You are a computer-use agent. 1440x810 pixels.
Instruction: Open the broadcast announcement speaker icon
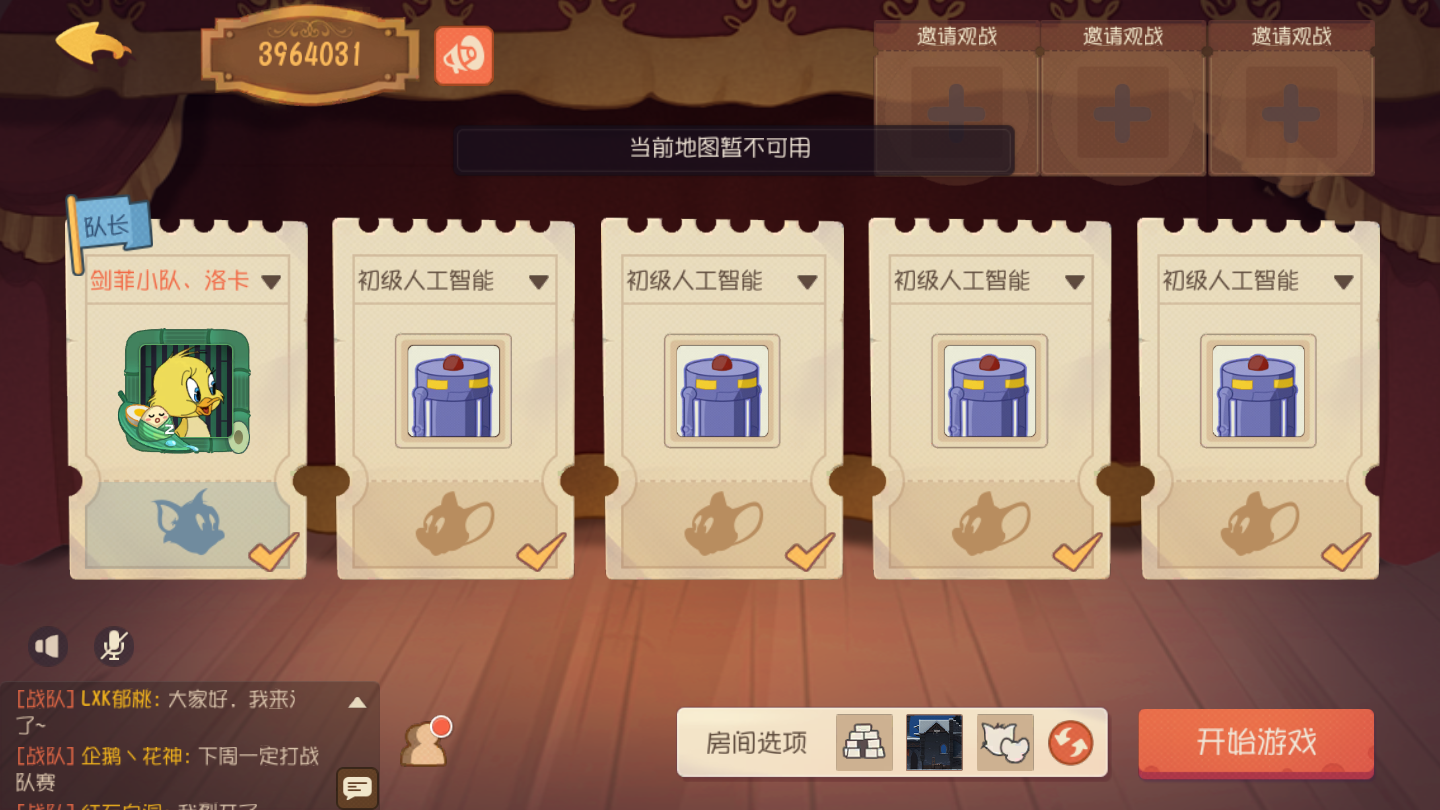(463, 57)
